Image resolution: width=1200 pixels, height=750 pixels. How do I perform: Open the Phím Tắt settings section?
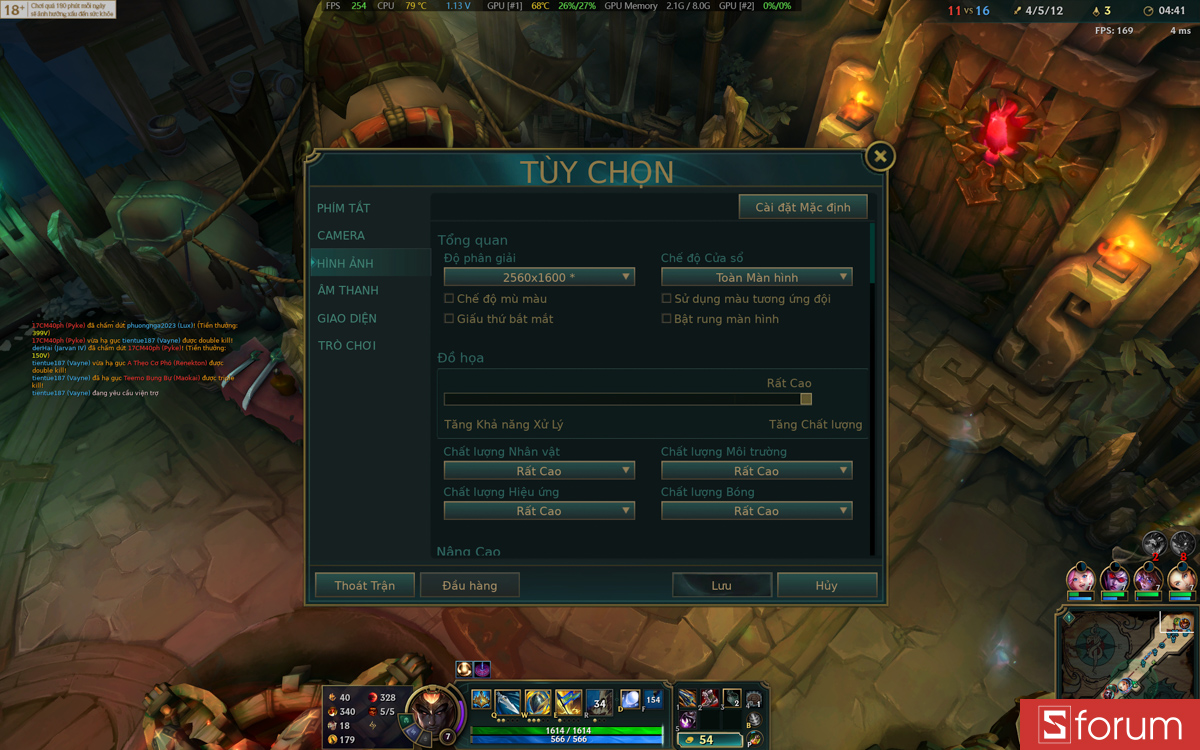click(344, 208)
